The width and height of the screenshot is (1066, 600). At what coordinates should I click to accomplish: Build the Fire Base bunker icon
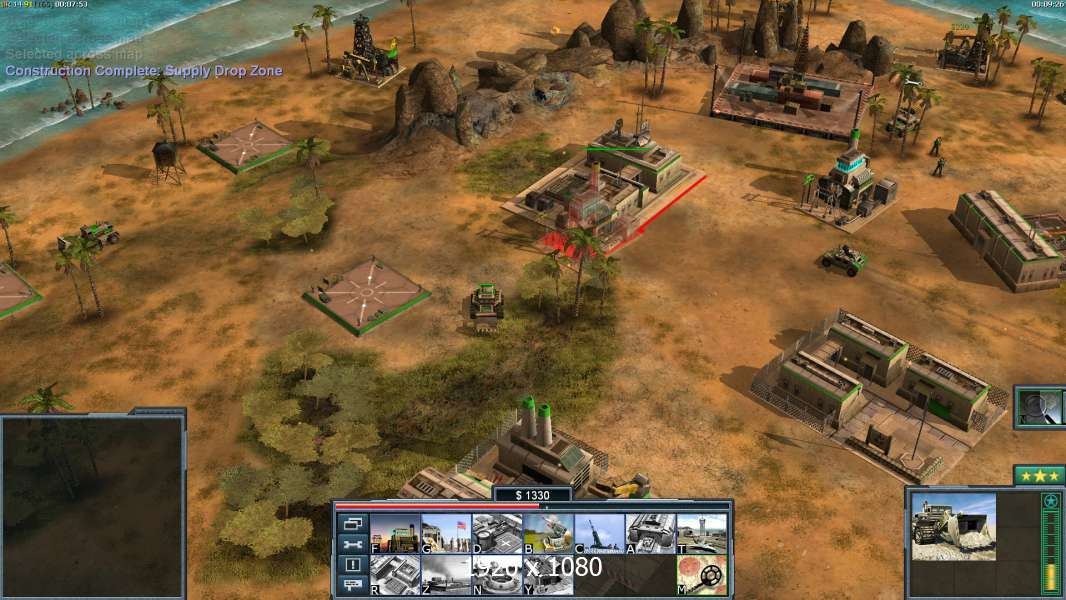(497, 575)
